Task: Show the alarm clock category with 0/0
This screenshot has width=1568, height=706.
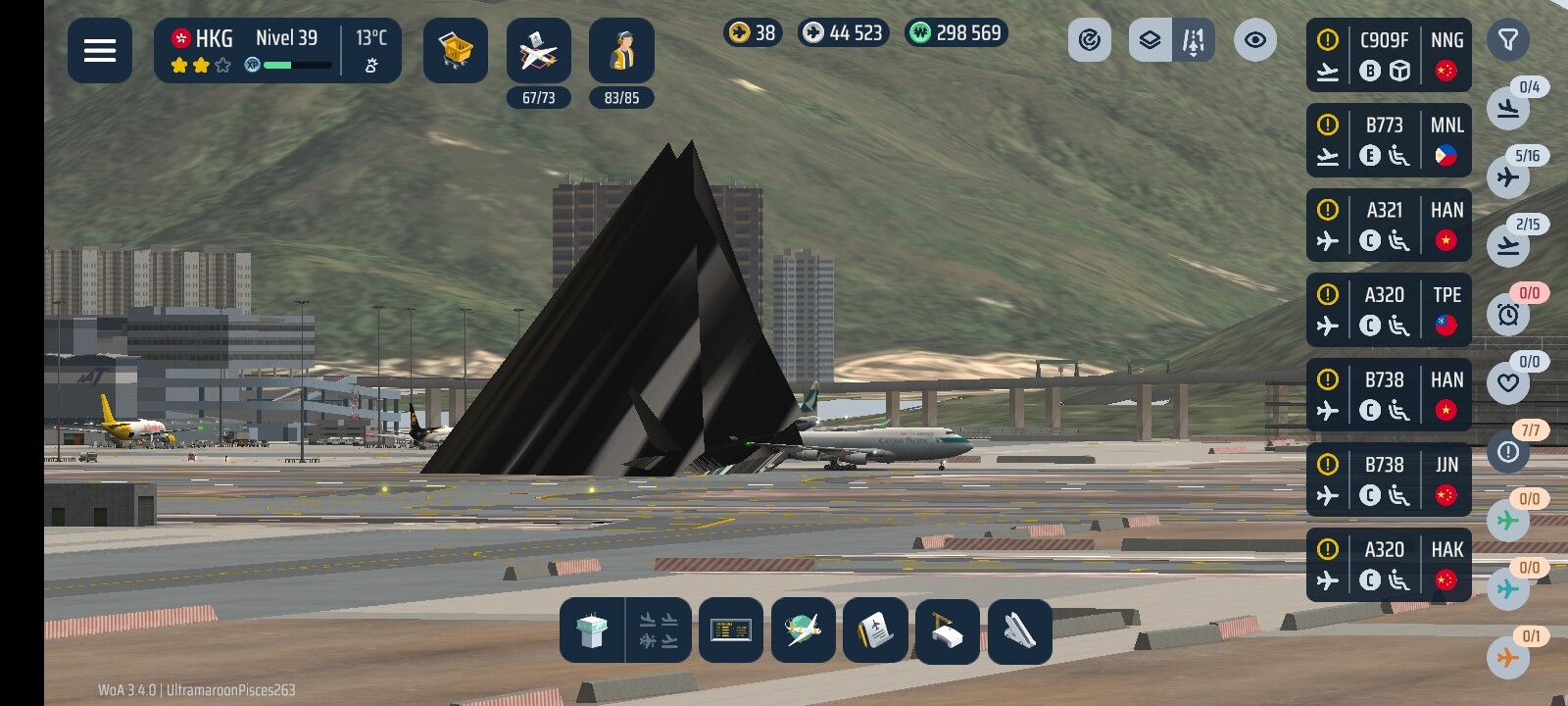Action: coord(1508,314)
